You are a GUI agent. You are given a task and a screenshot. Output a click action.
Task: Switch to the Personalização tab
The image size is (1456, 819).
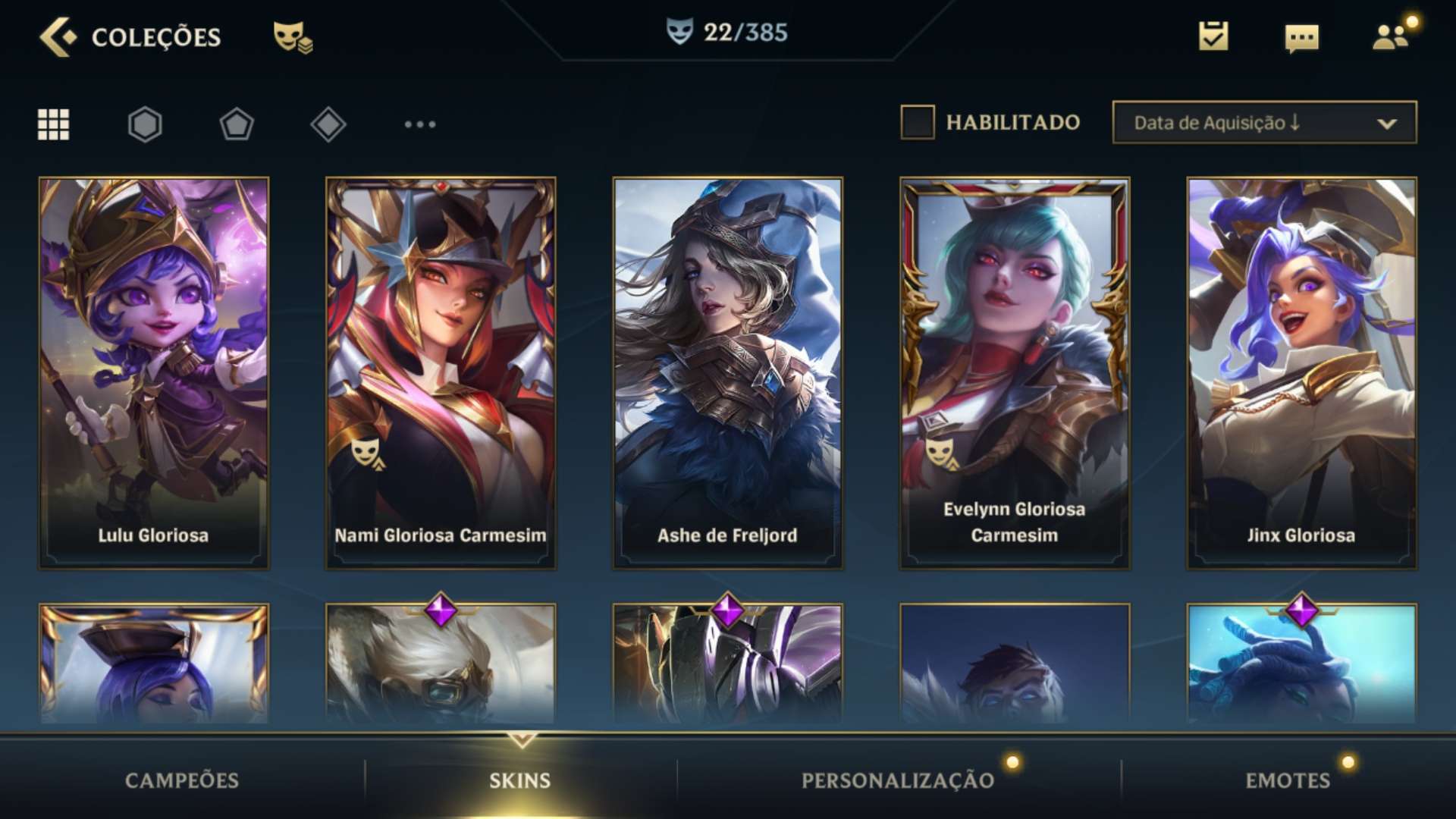pos(898,780)
